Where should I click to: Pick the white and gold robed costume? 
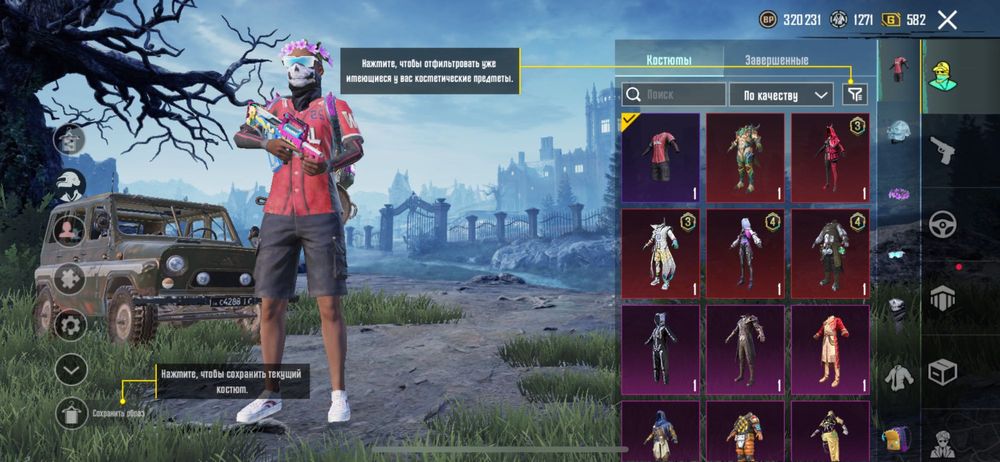(661, 253)
